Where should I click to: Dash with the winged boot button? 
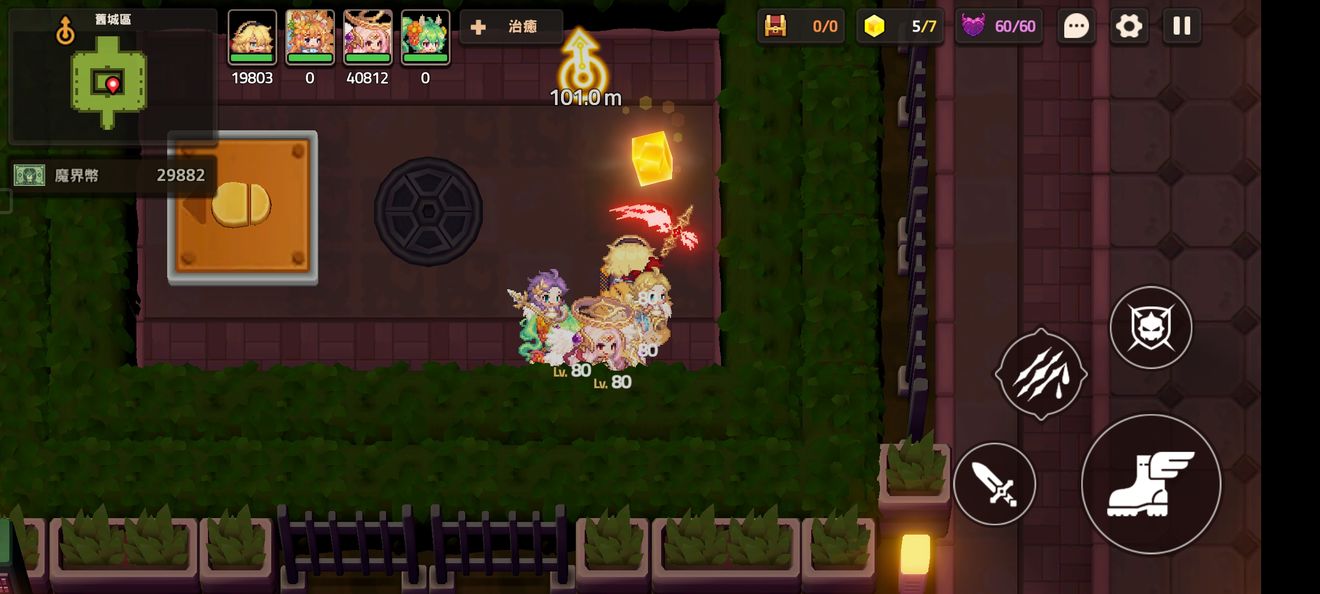click(1151, 485)
